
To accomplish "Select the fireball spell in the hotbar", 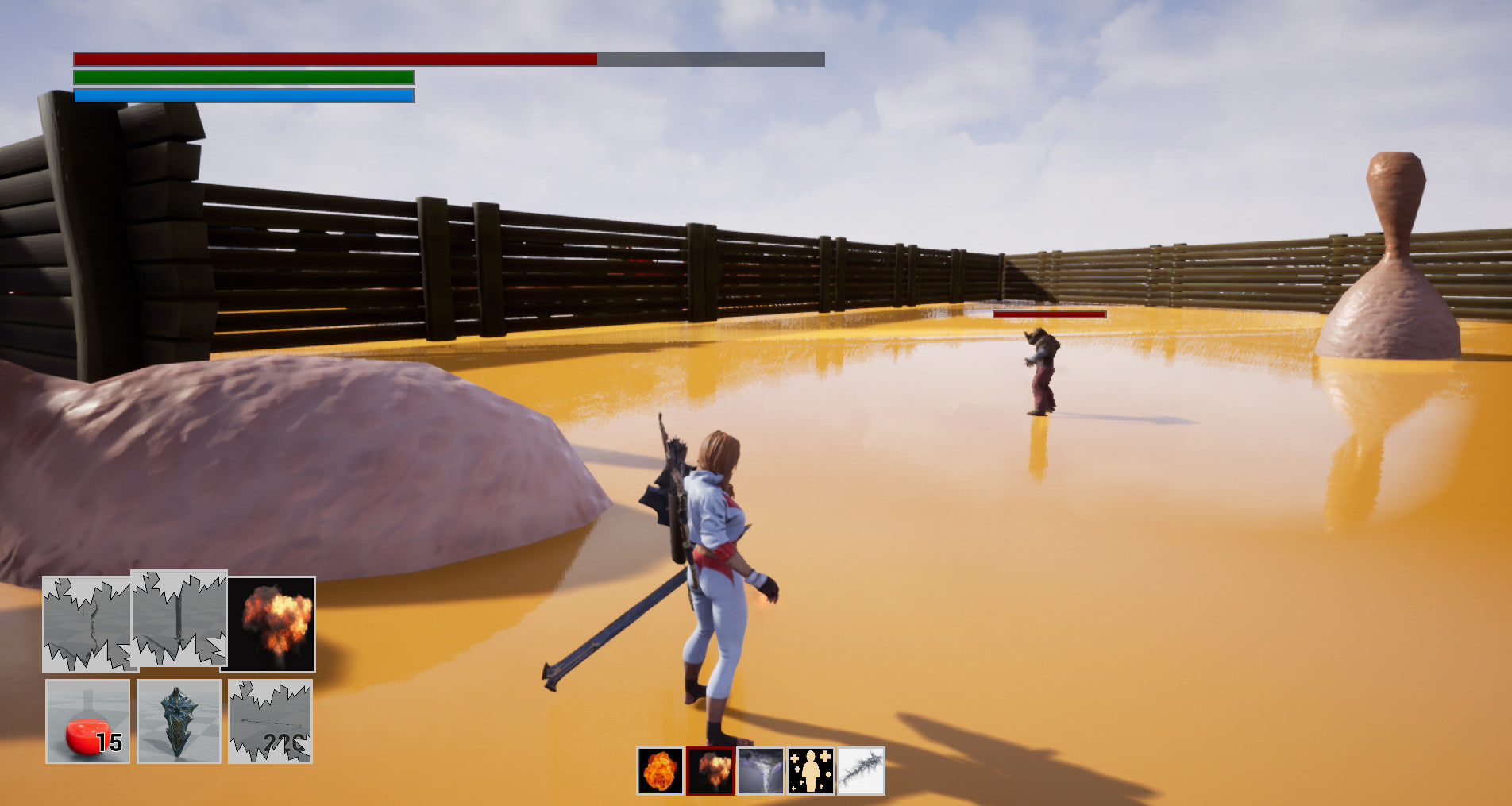I will coord(660,770).
